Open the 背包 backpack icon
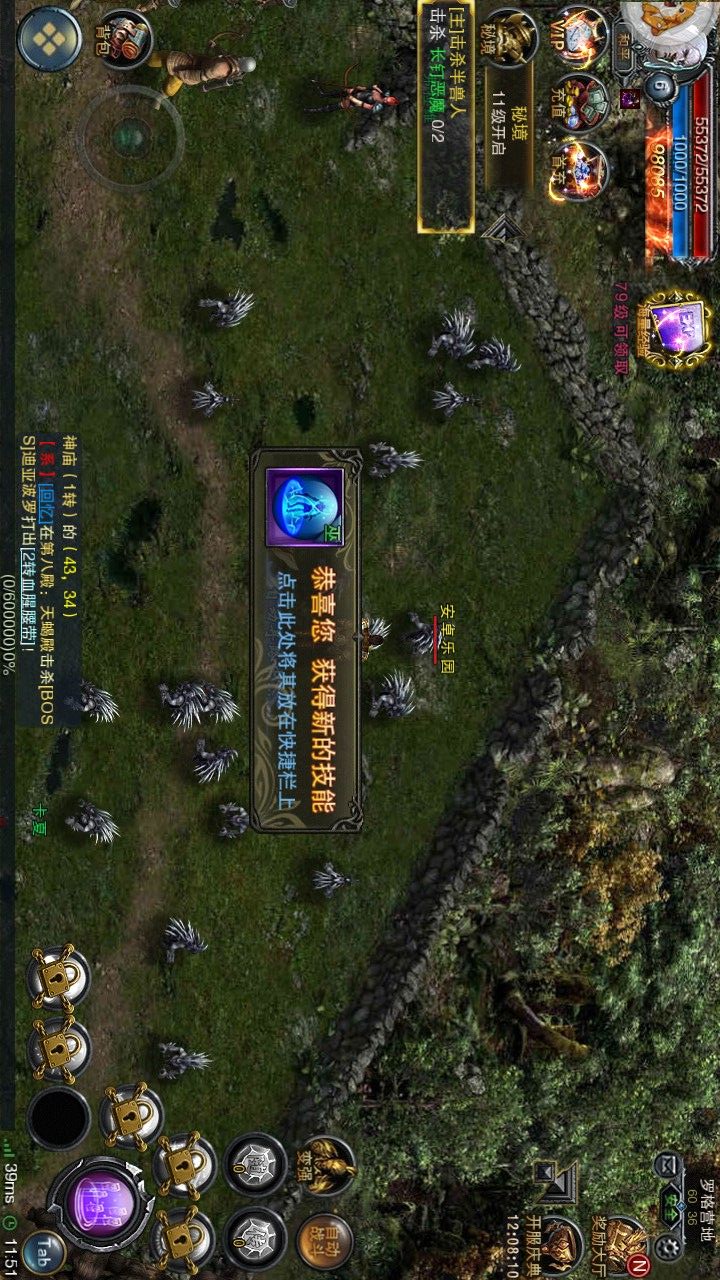720x1280 pixels. coord(123,38)
